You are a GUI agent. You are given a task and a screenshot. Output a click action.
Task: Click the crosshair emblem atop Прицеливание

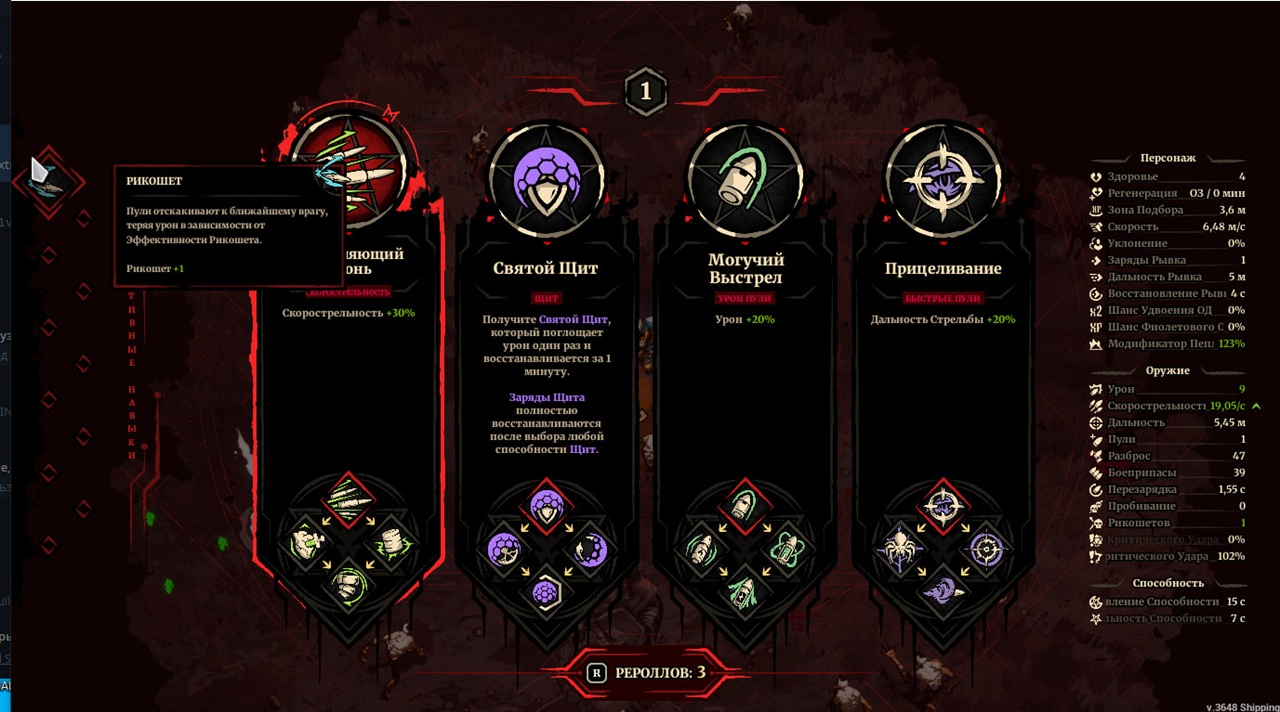click(942, 181)
